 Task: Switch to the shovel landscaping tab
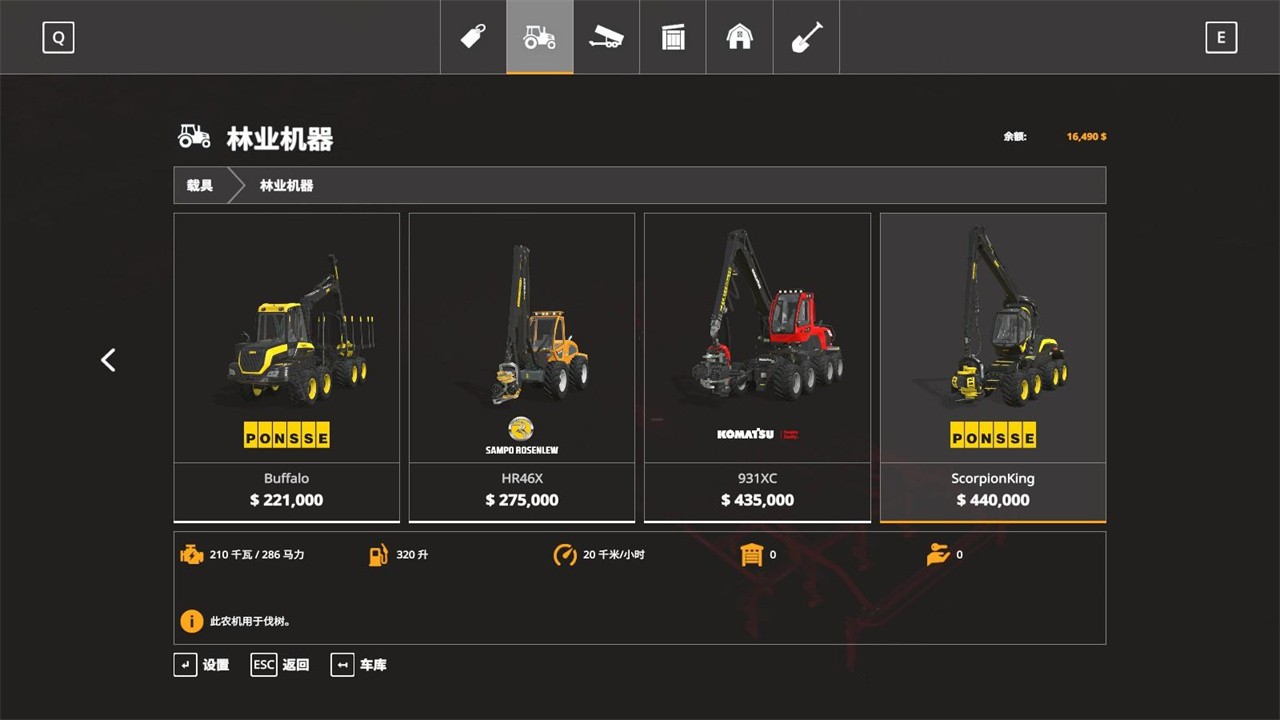(x=806, y=37)
